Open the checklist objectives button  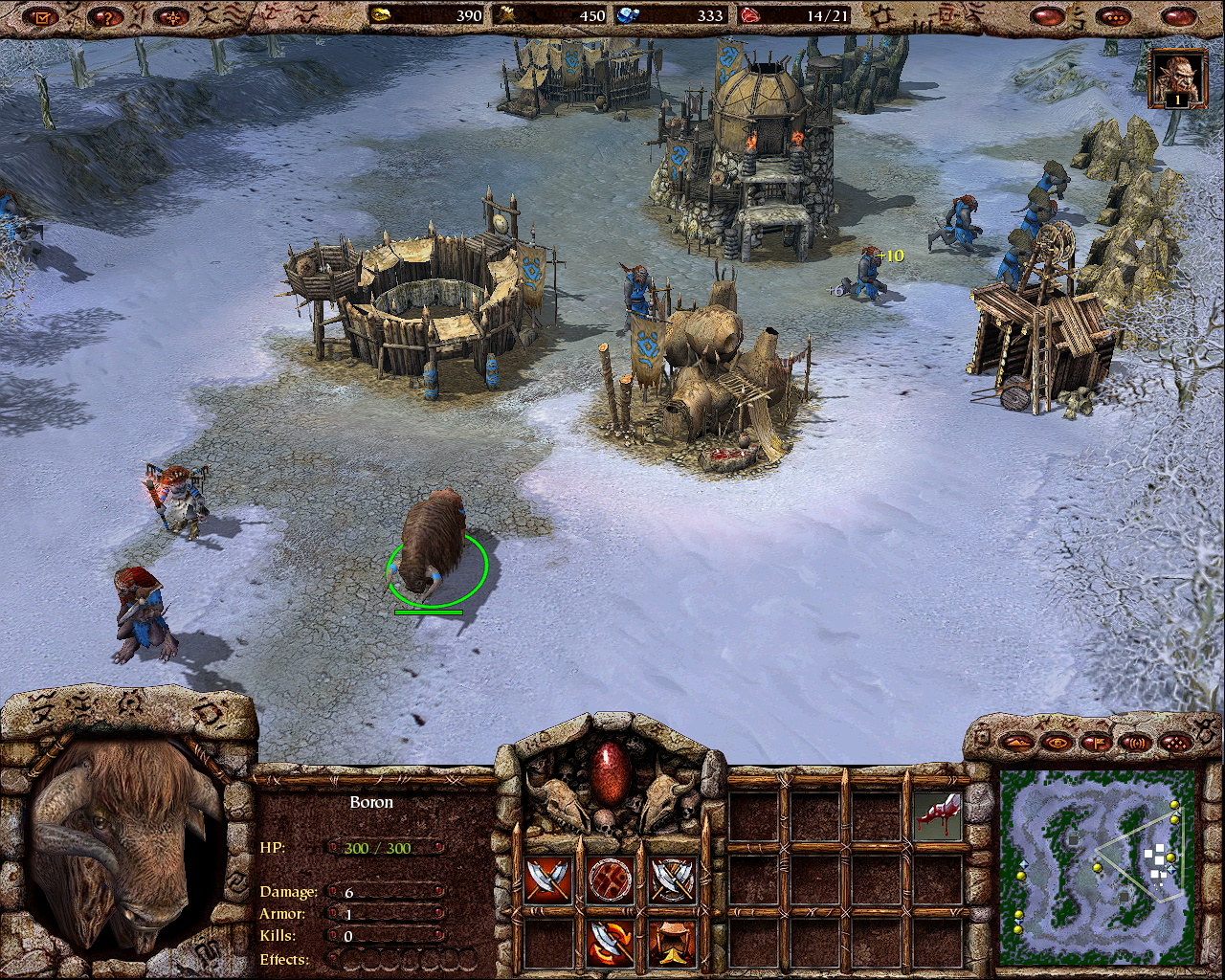coord(39,16)
